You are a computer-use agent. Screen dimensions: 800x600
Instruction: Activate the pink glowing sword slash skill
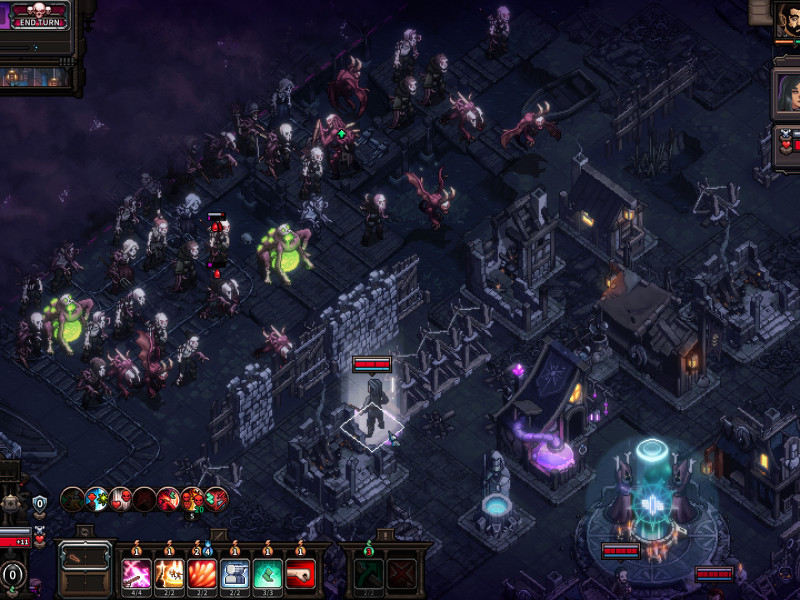[x=136, y=573]
